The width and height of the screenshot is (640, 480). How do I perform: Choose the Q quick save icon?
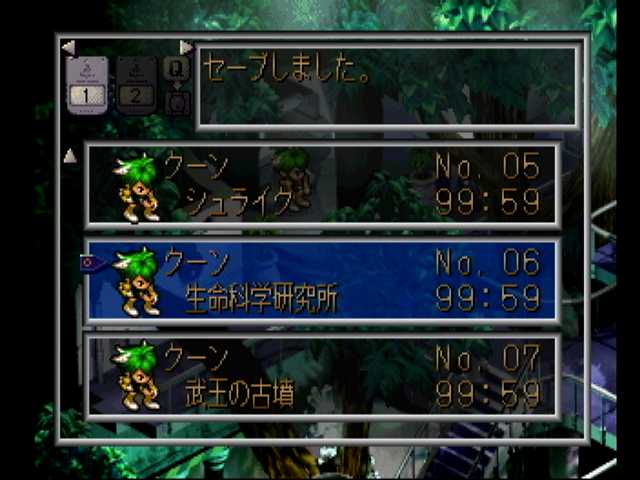[x=176, y=70]
